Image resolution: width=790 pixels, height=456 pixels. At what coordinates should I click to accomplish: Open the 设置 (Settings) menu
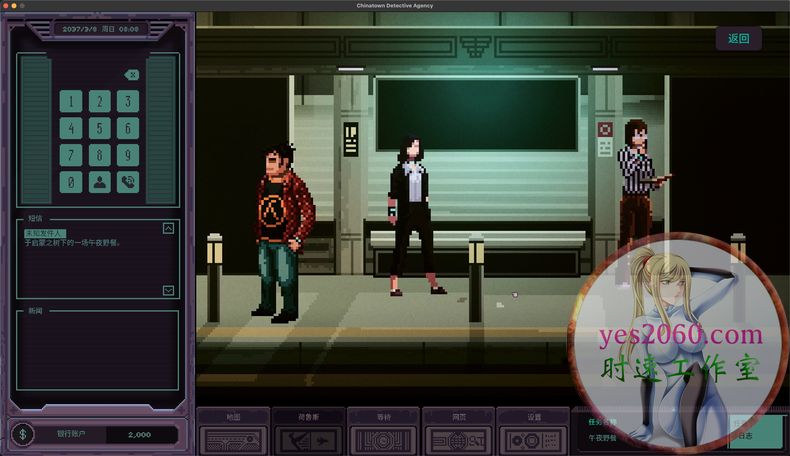(533, 432)
